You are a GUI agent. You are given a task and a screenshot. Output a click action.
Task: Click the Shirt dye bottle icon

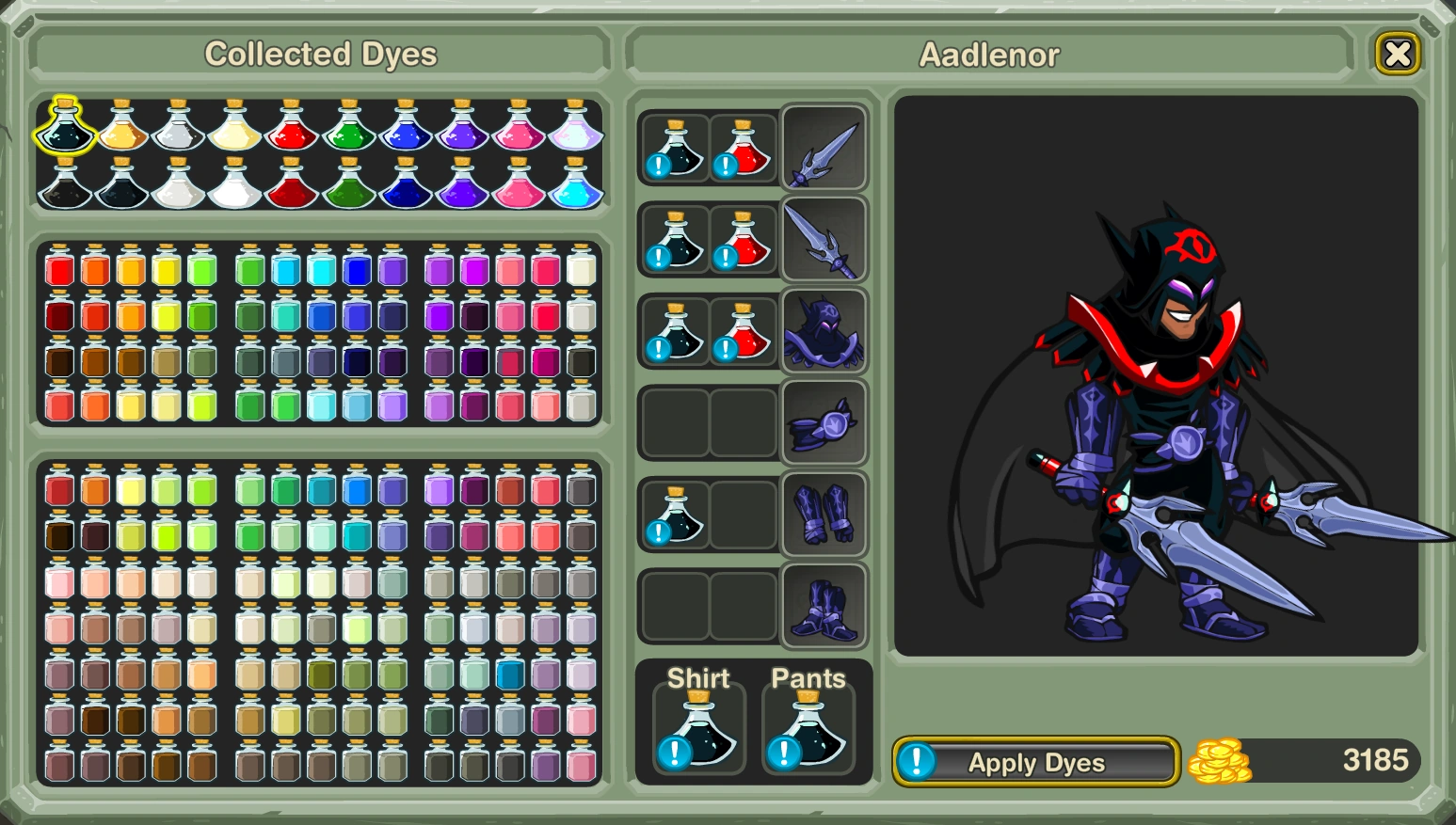tap(697, 732)
